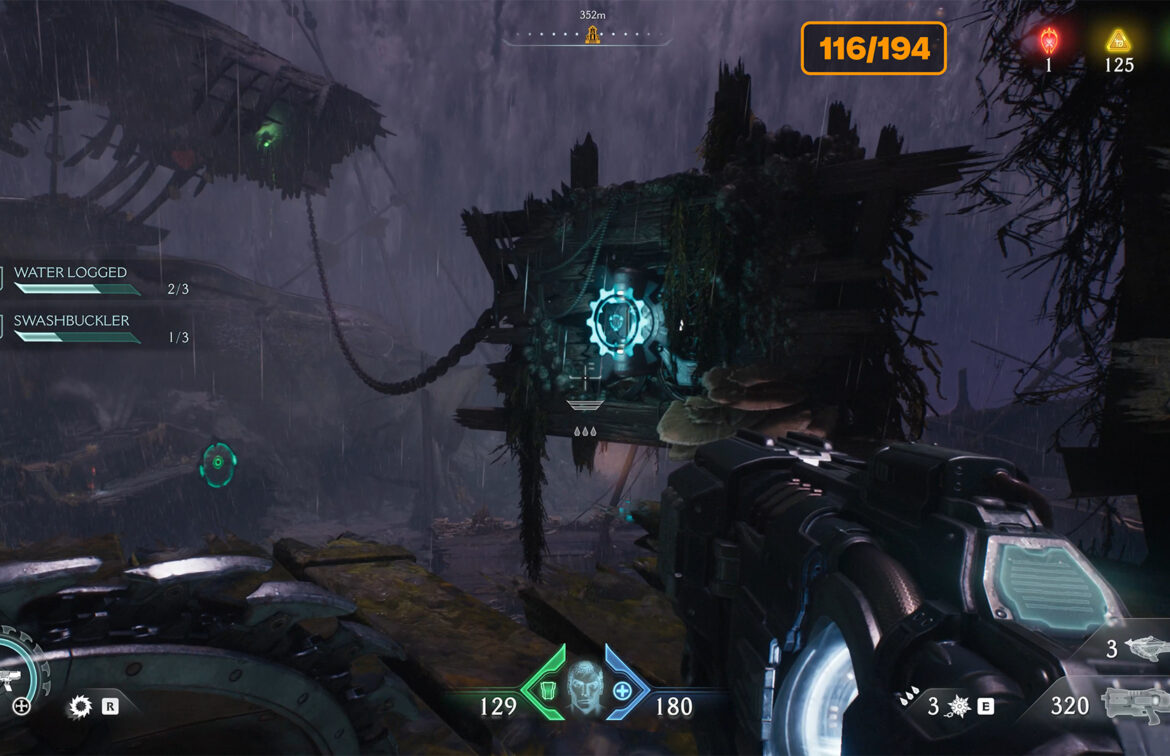Activate the saw blade ability icon

point(79,707)
